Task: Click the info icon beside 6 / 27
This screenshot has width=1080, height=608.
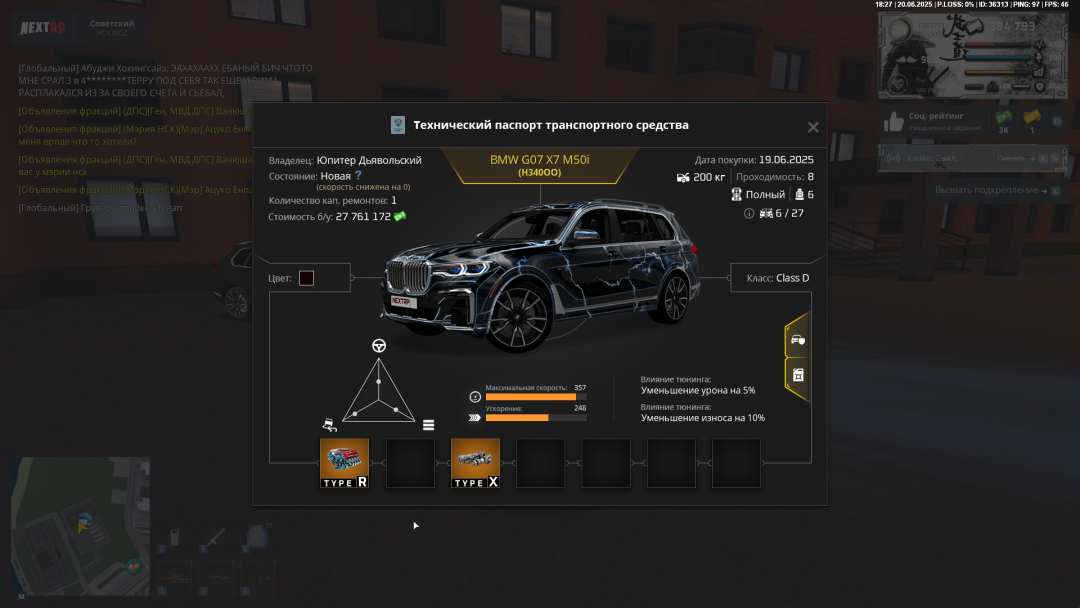Action: point(749,213)
